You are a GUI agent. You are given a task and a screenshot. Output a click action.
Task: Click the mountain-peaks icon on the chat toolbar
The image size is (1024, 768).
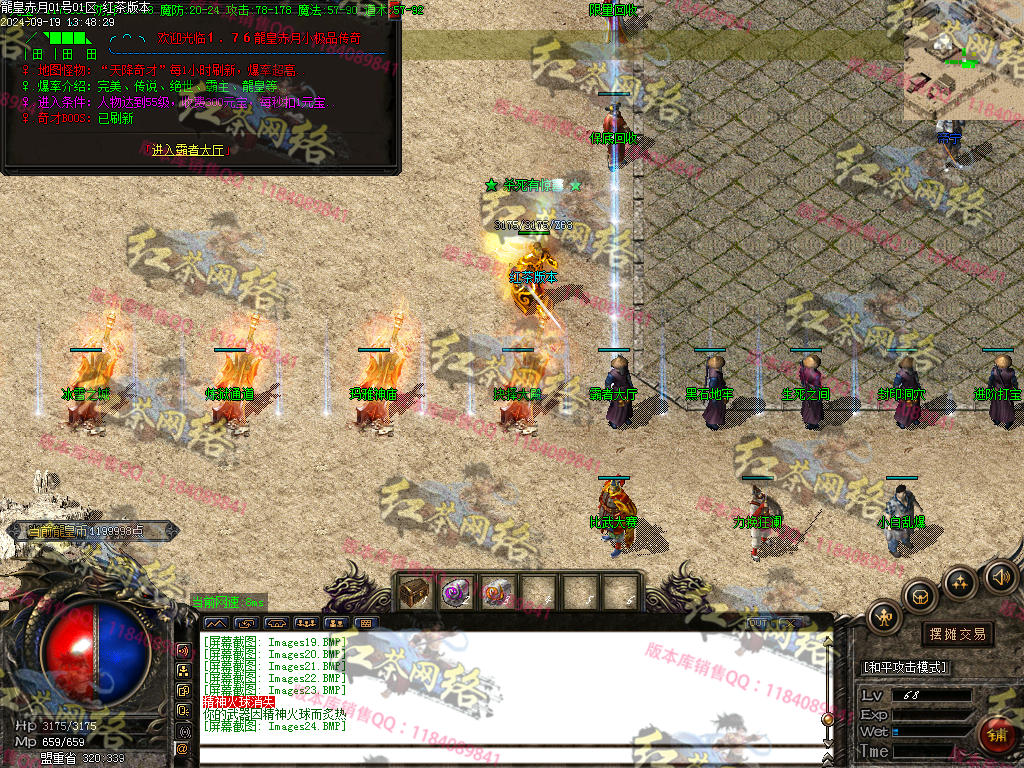pyautogui.click(x=215, y=623)
